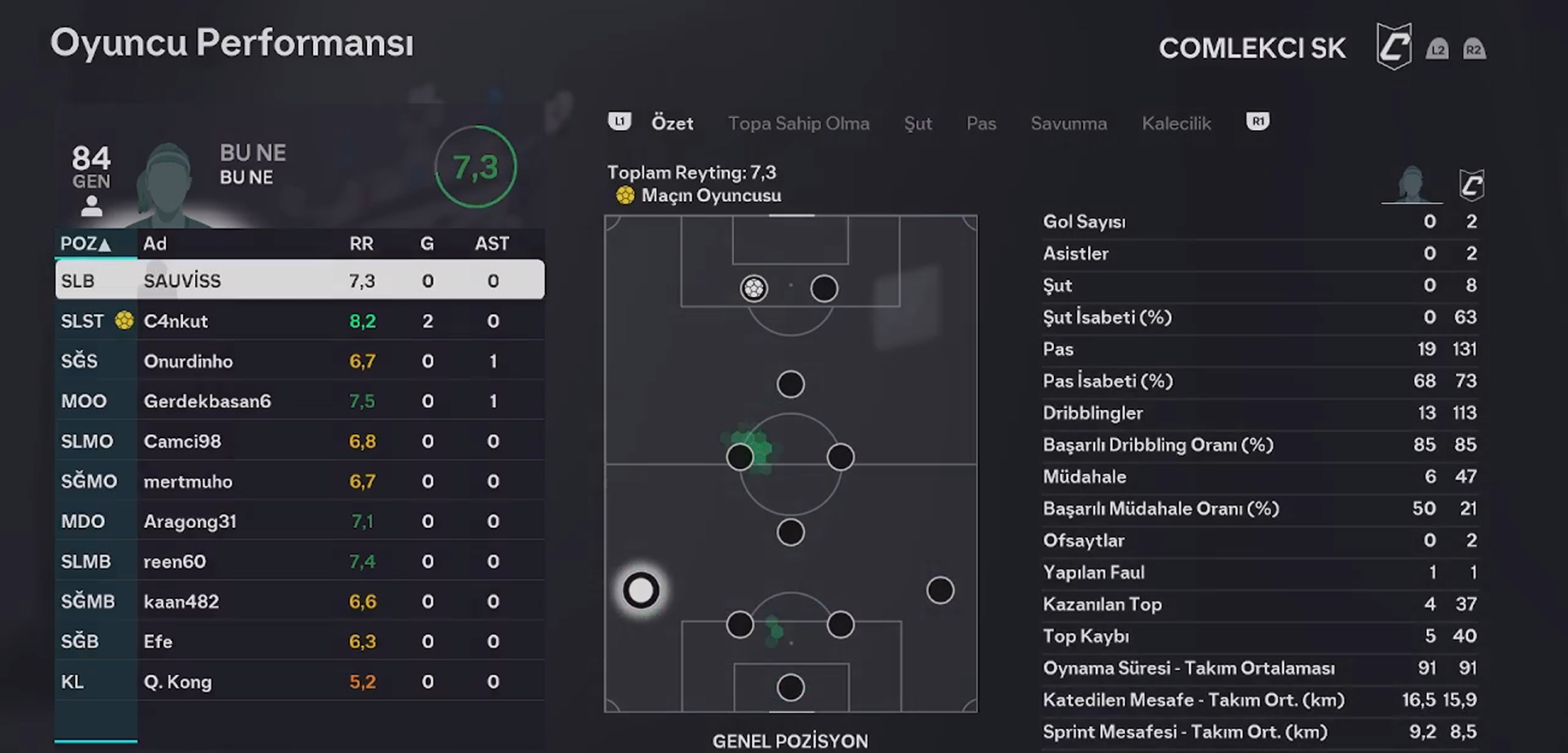Choose mertmuho in the squad list

coord(299,482)
